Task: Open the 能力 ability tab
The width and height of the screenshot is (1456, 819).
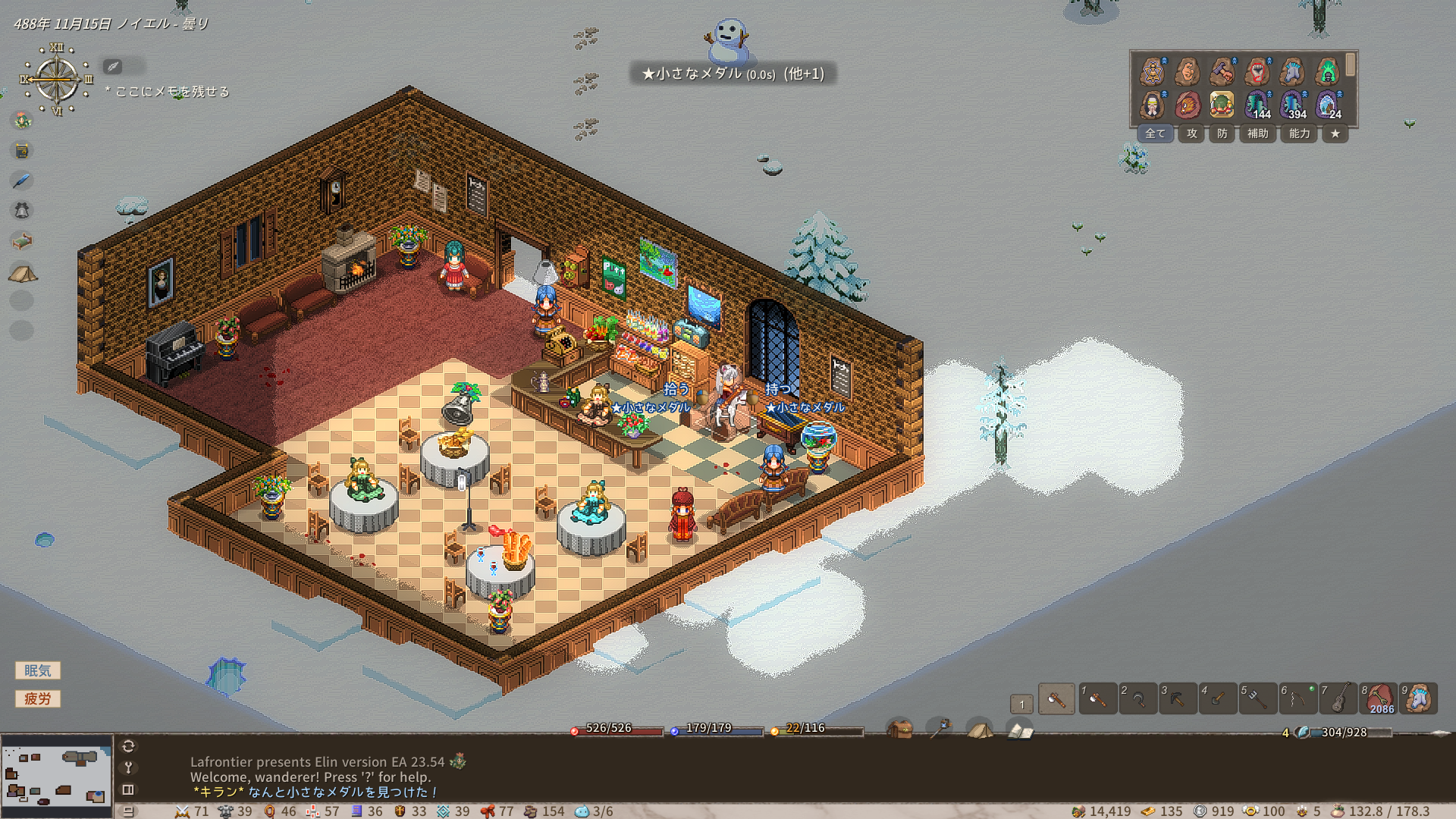Action: click(1299, 133)
